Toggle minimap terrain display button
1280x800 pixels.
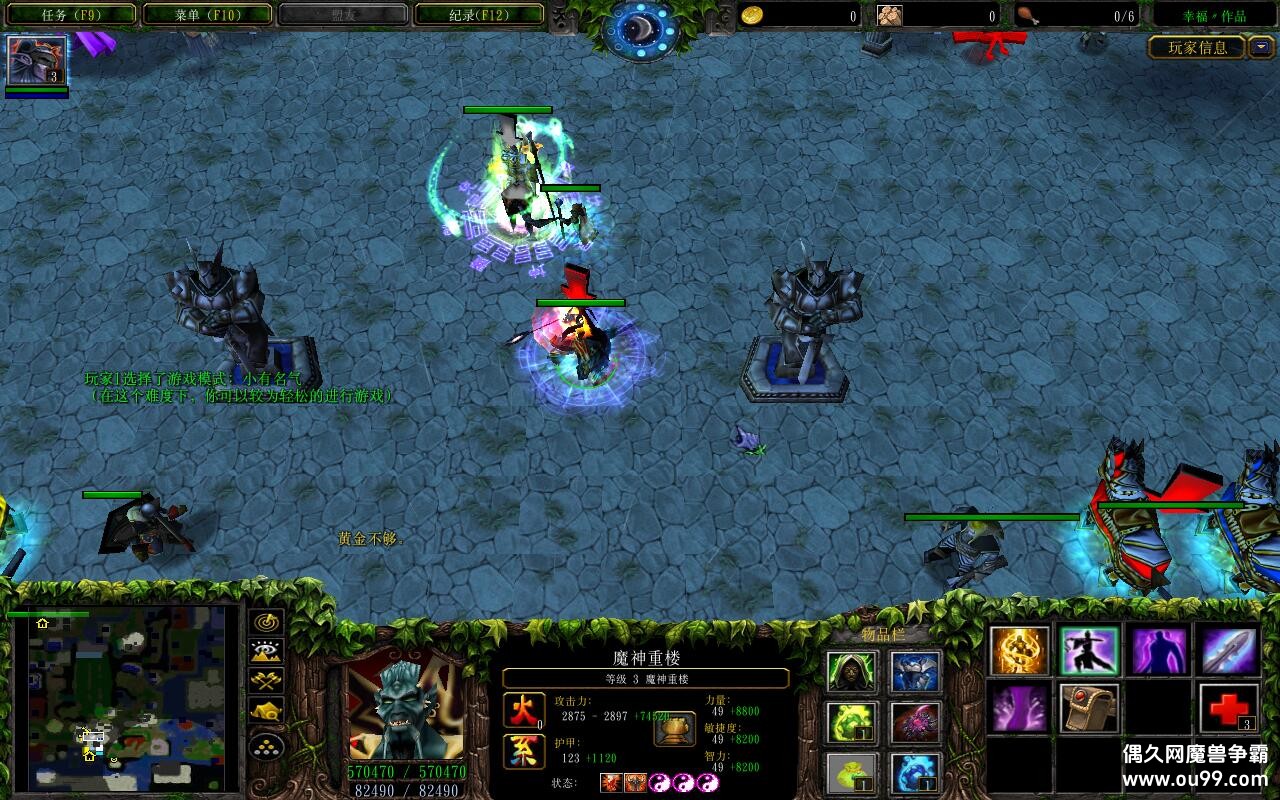click(267, 652)
